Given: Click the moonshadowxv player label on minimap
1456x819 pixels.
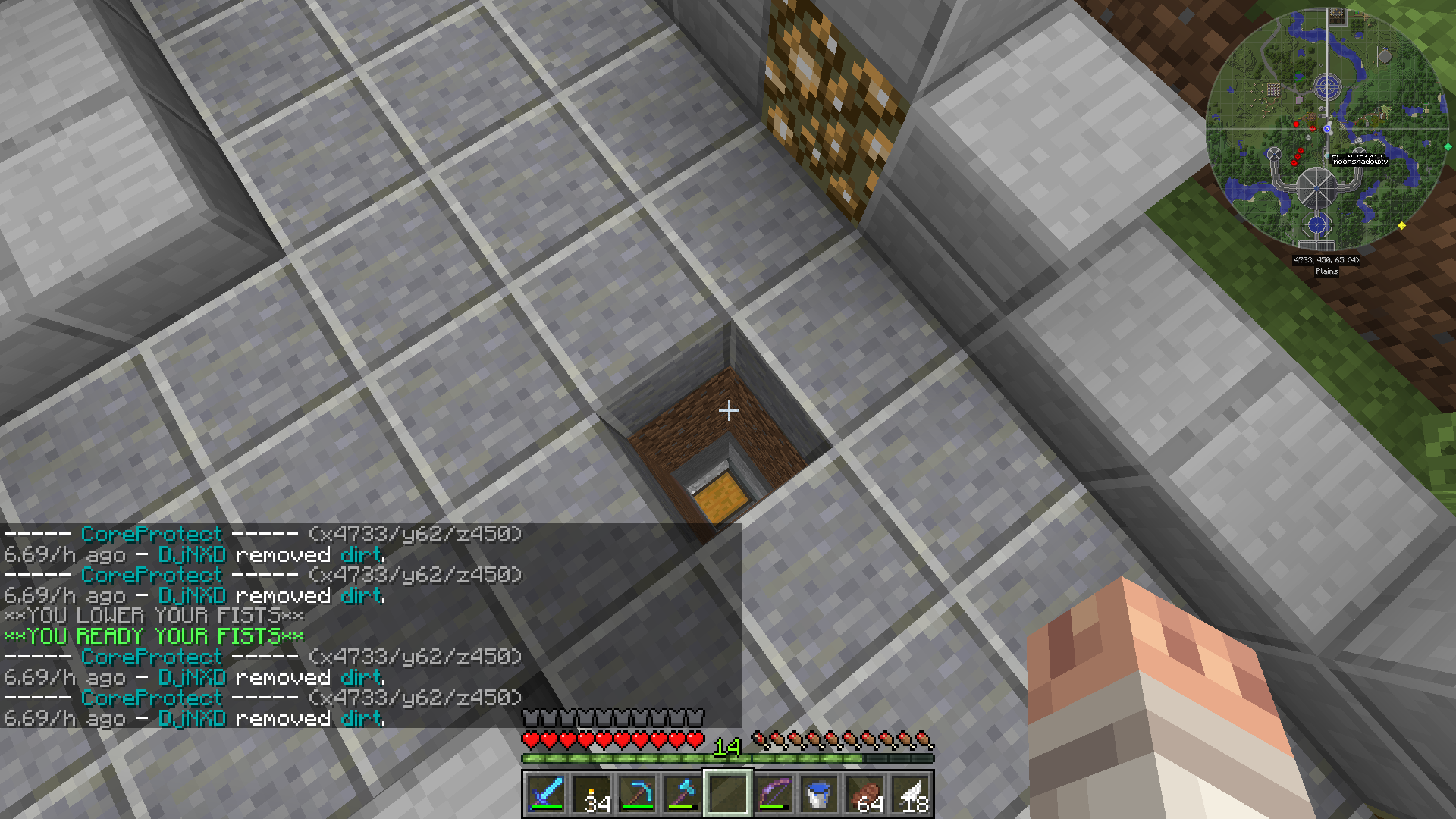Looking at the screenshot, I should (x=1360, y=162).
